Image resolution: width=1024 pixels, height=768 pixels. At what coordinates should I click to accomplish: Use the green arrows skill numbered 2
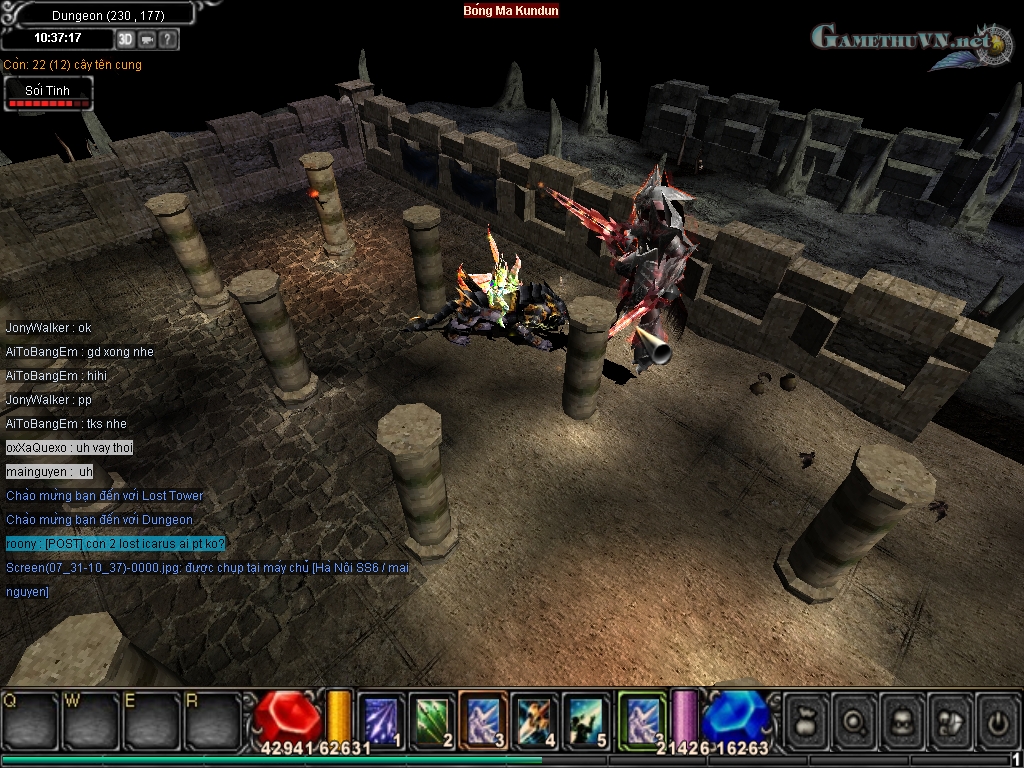432,718
